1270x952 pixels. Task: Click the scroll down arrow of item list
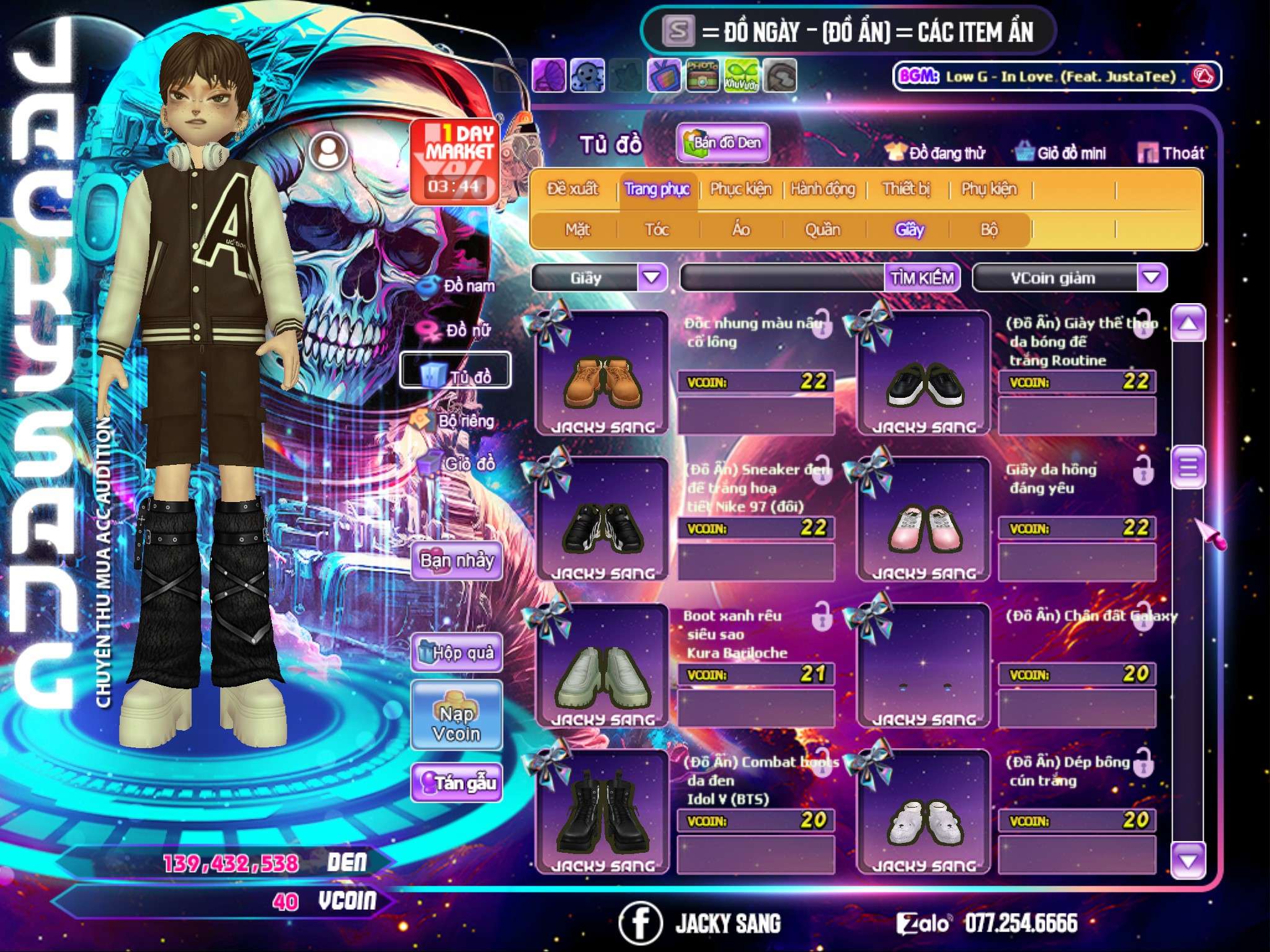[1188, 861]
